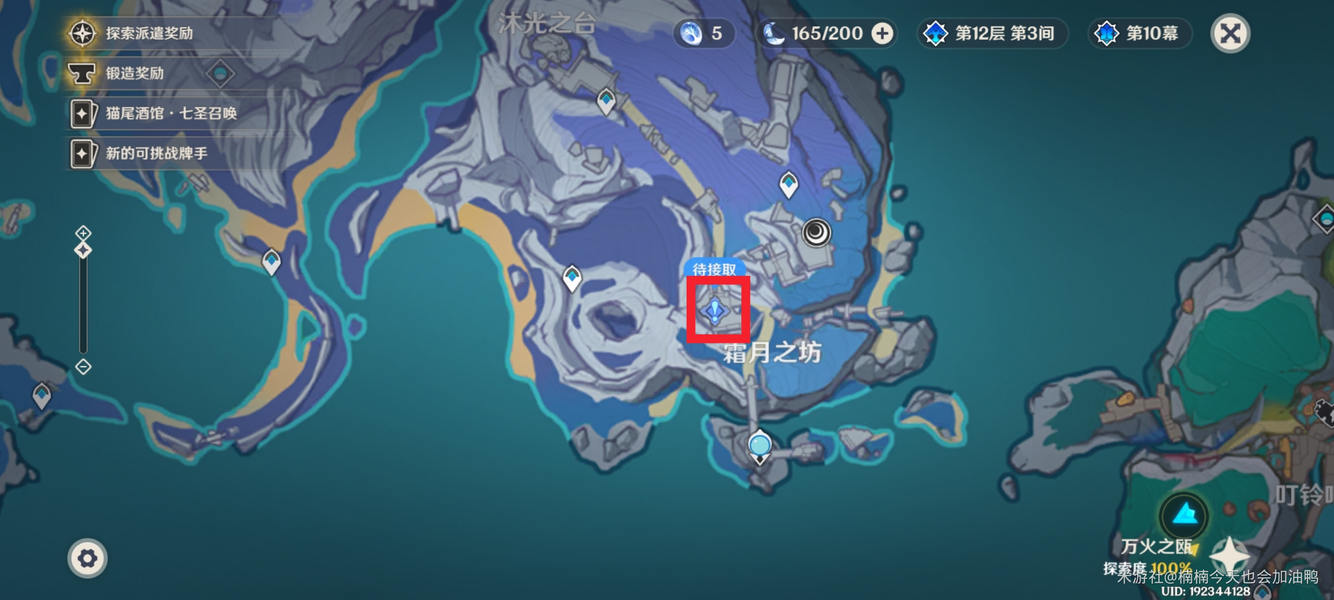Open the 锻造奖励 forging rewards entry
This screenshot has height=600, width=1334.
coord(134,73)
